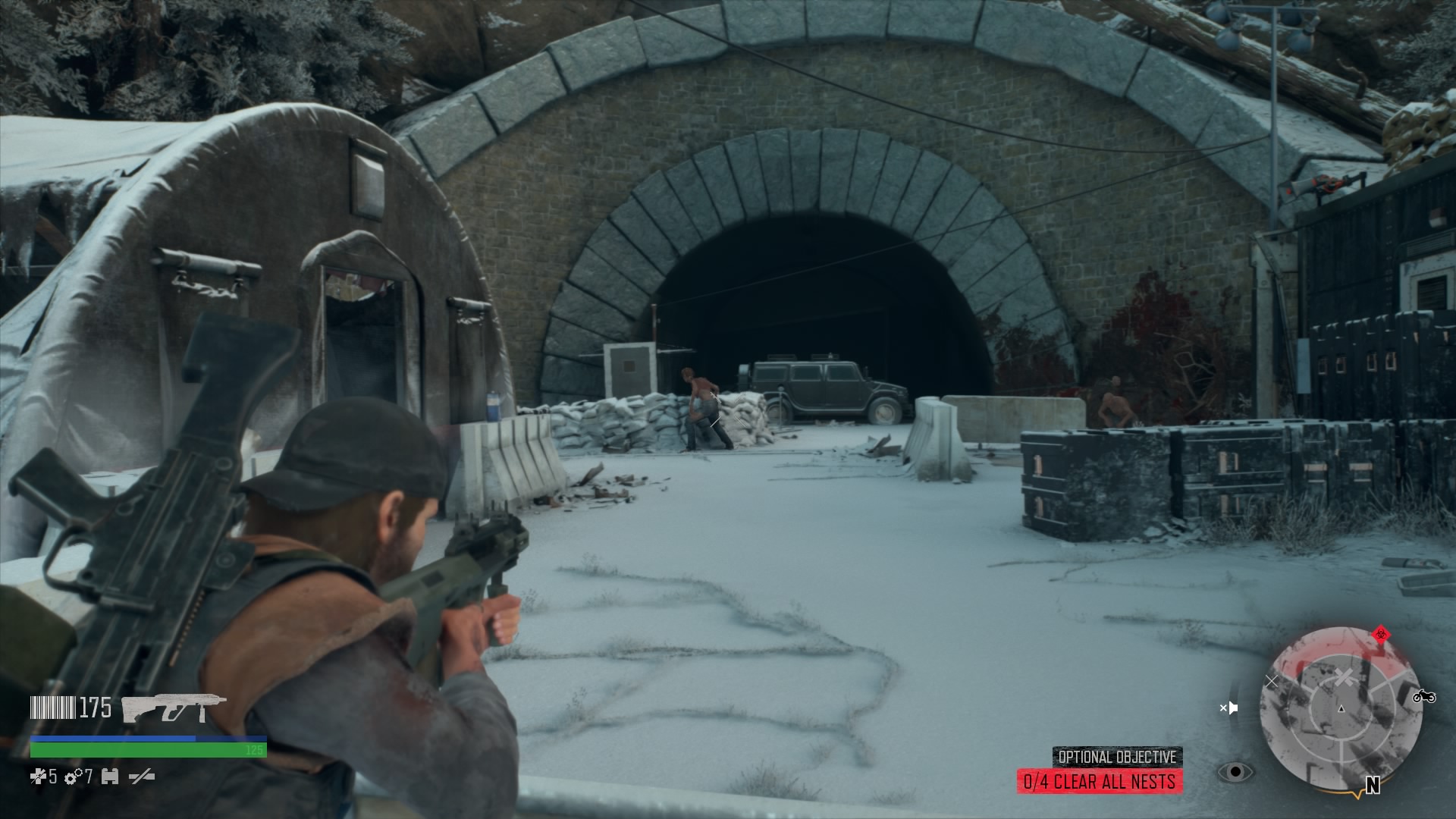The width and height of the screenshot is (1456, 819).
Task: Click the circular minimap
Action: click(x=1340, y=709)
